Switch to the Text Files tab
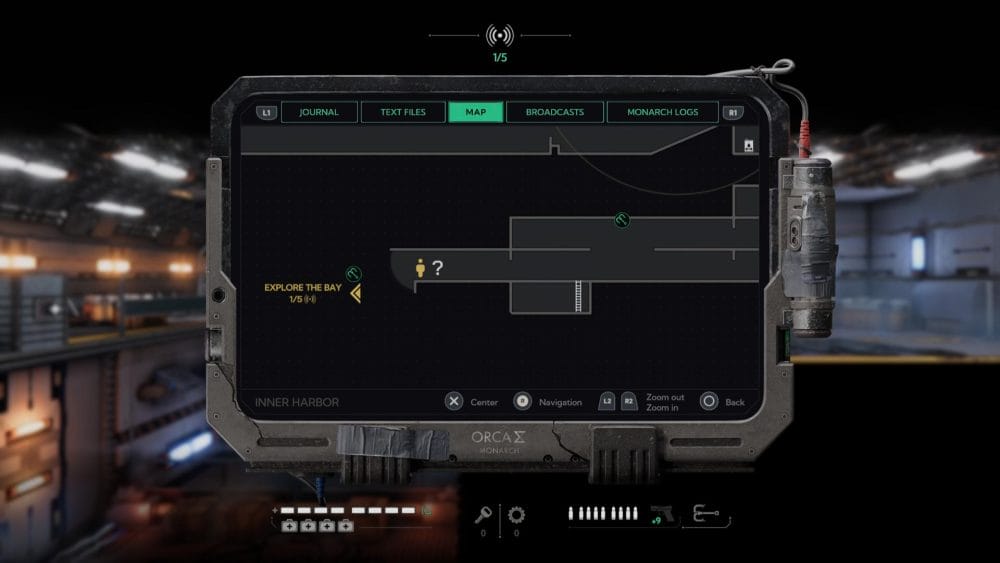The height and width of the screenshot is (563, 1000). (x=403, y=112)
